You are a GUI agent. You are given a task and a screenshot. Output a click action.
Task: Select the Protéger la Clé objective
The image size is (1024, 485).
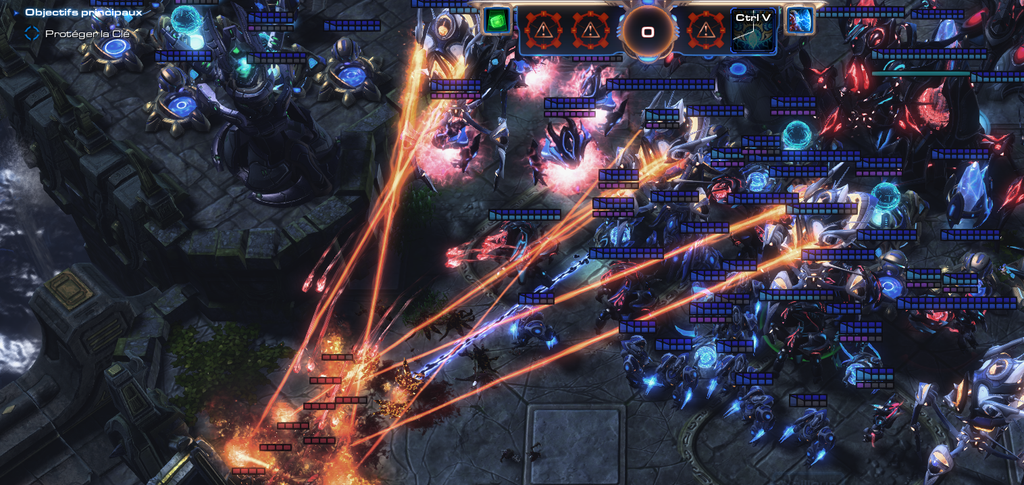pyautogui.click(x=87, y=33)
